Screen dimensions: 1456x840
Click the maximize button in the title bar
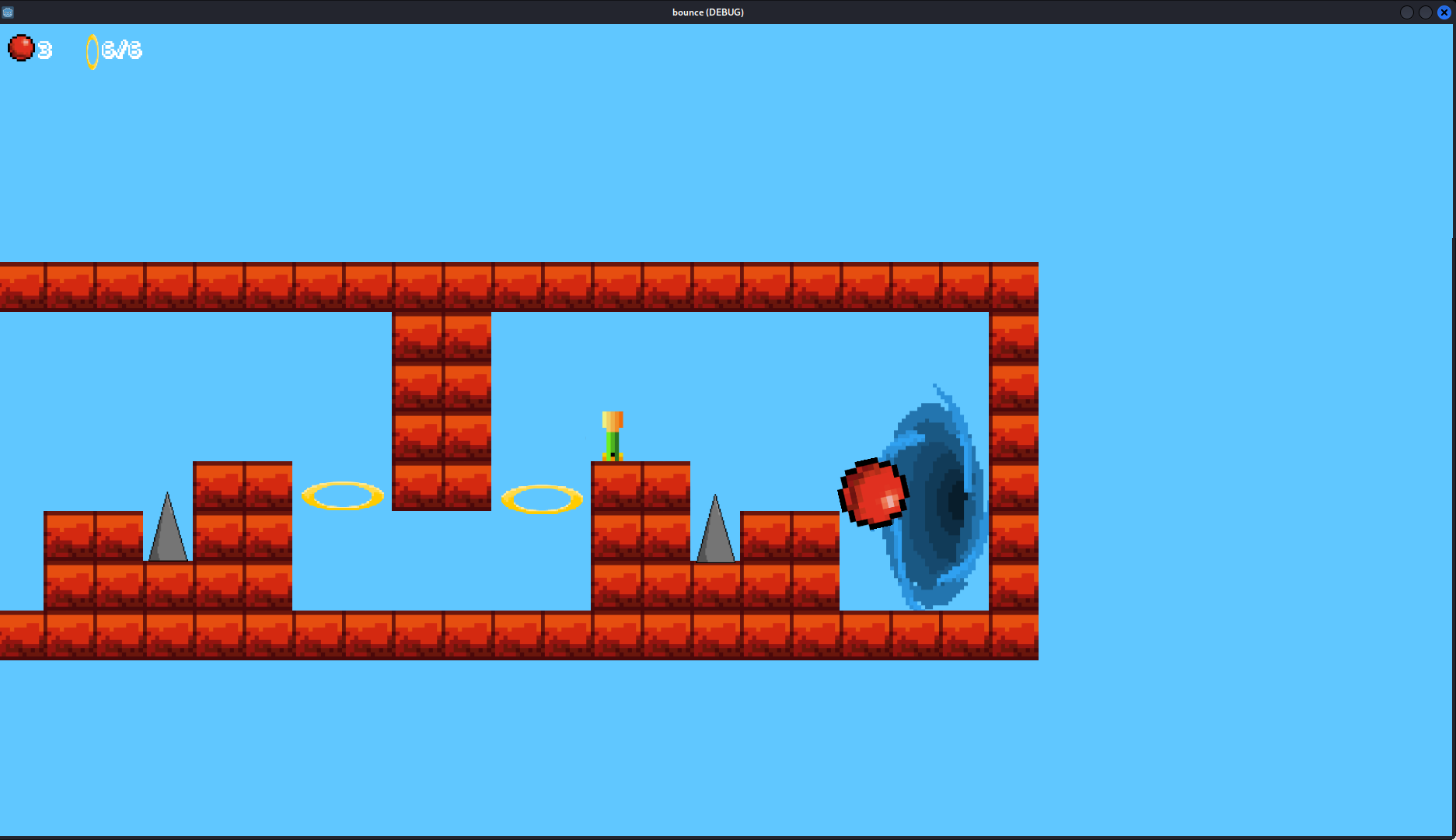[x=1425, y=12]
